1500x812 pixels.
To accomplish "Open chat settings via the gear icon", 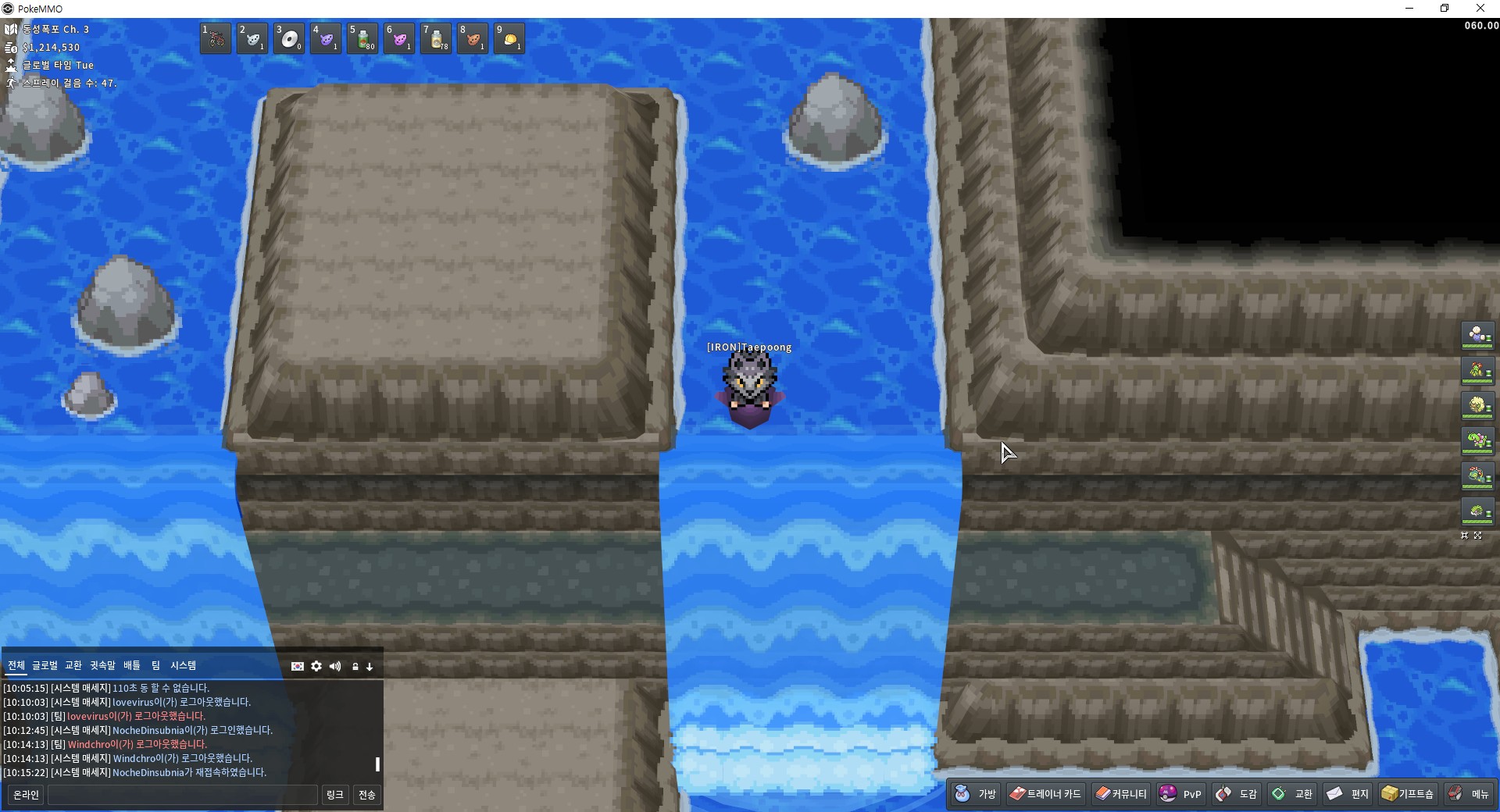I will (316, 666).
